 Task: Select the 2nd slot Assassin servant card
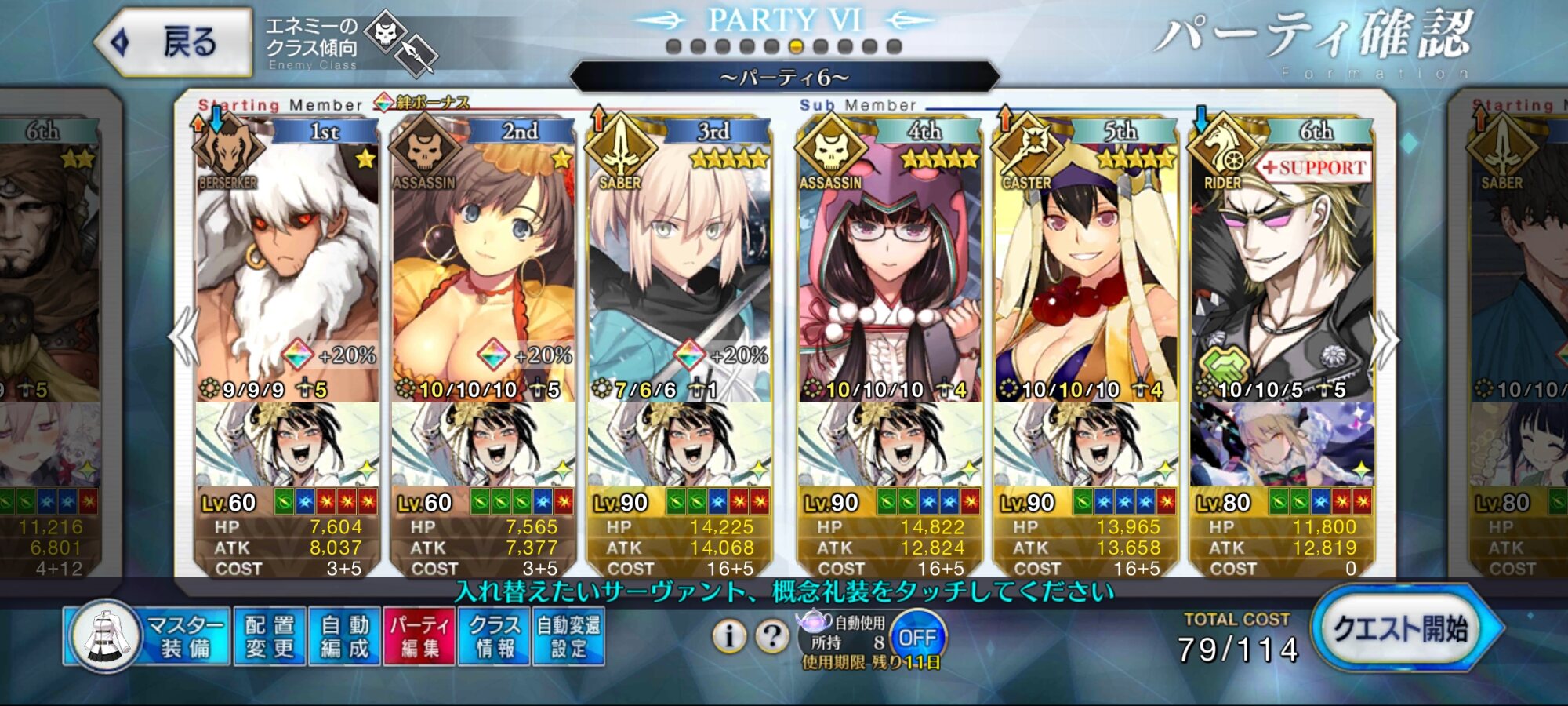tap(483, 267)
